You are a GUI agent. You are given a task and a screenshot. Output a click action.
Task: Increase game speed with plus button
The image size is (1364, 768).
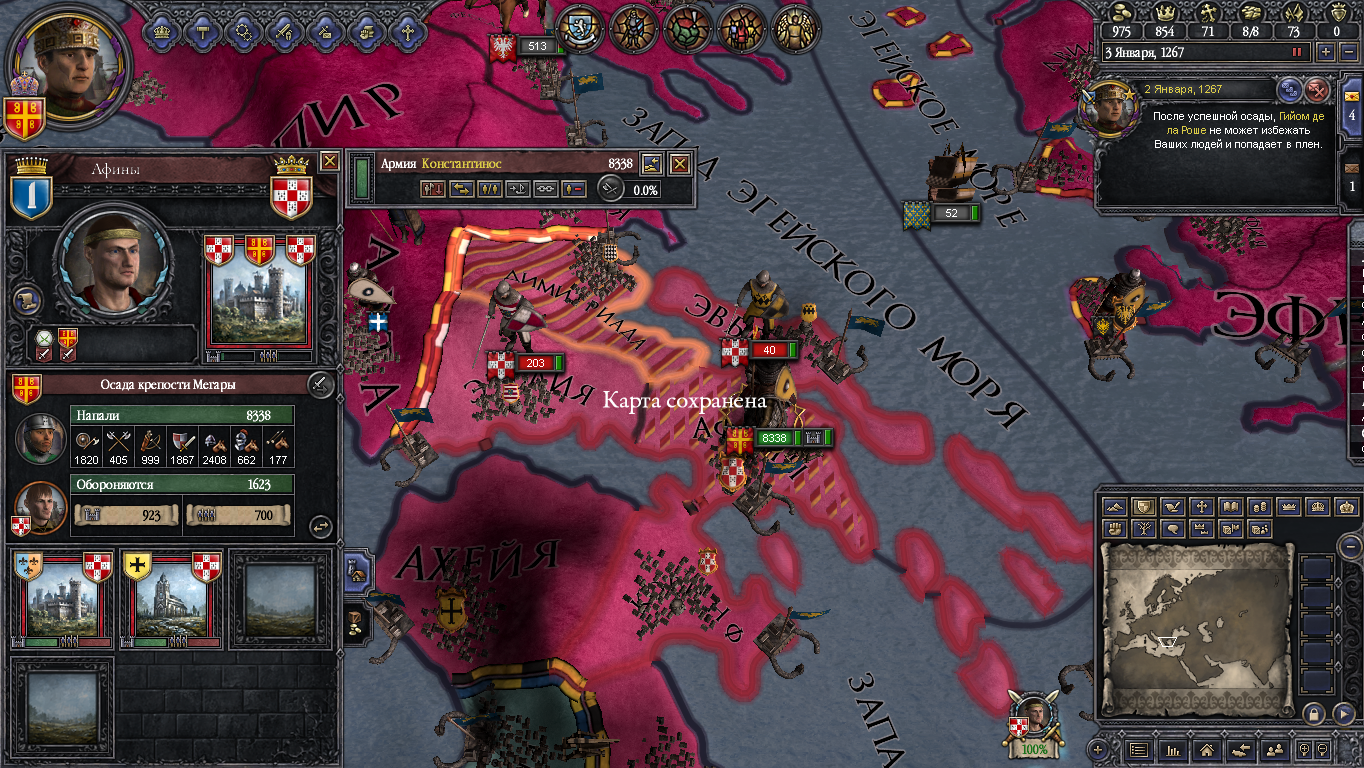click(1326, 52)
